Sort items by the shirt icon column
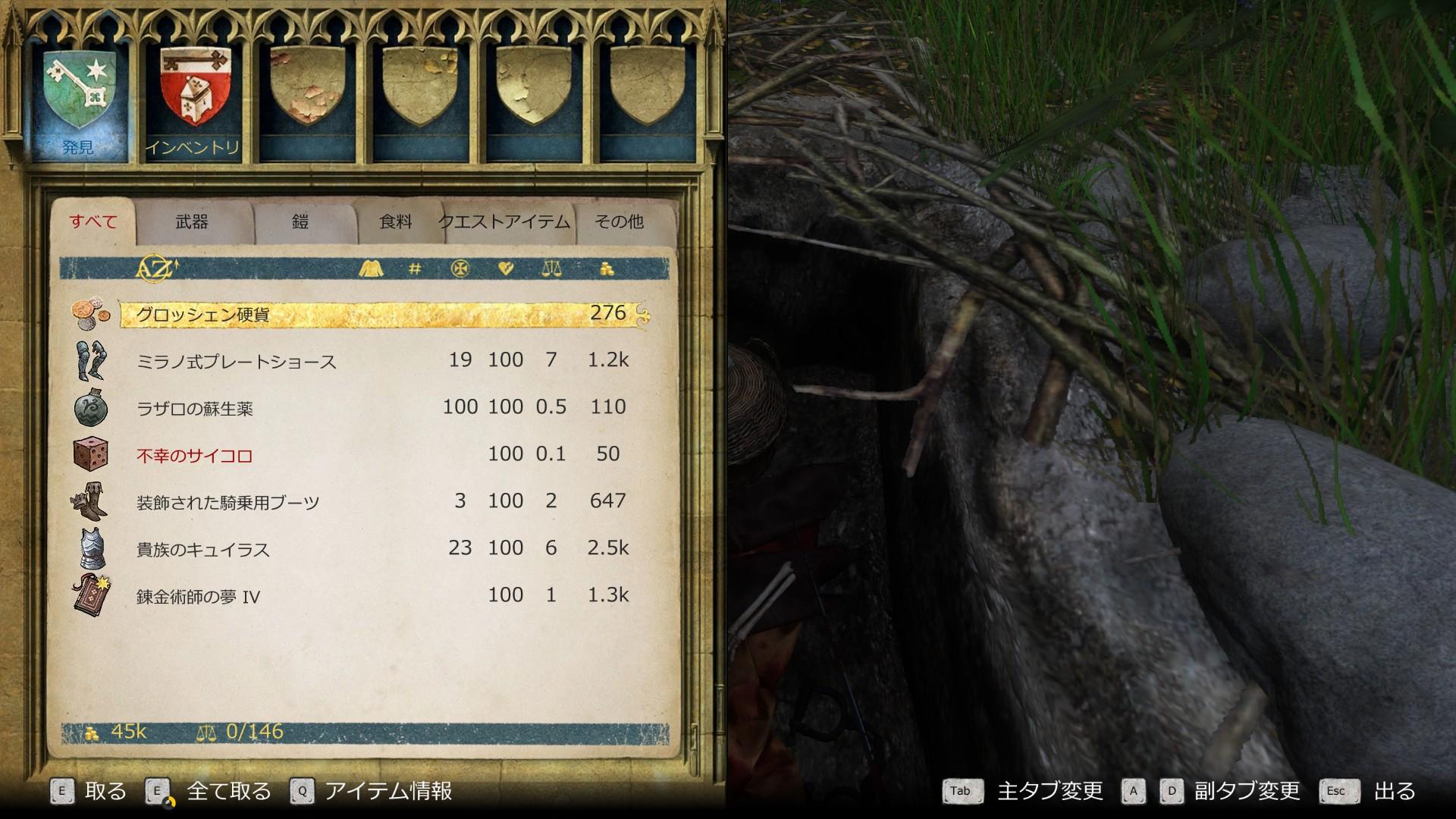 pyautogui.click(x=371, y=268)
